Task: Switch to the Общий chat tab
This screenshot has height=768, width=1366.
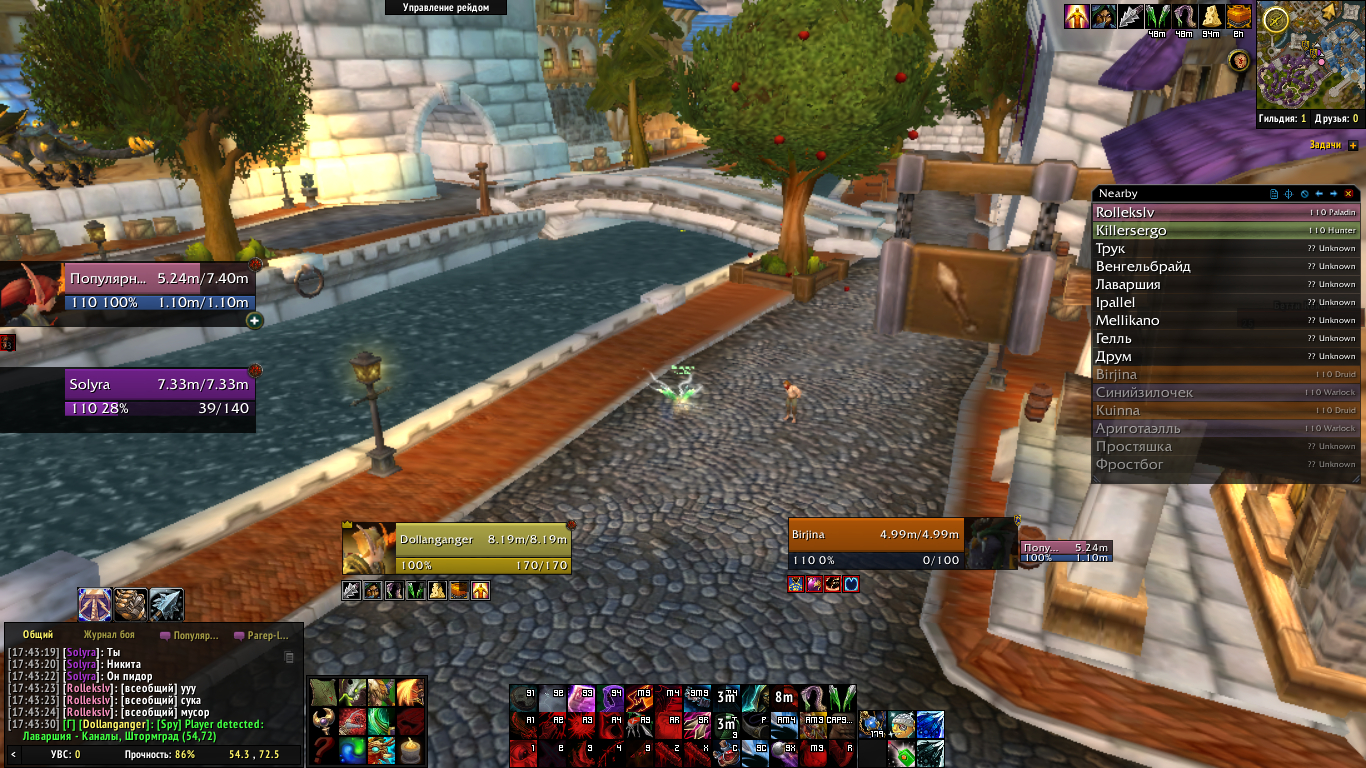Action: tap(38, 635)
